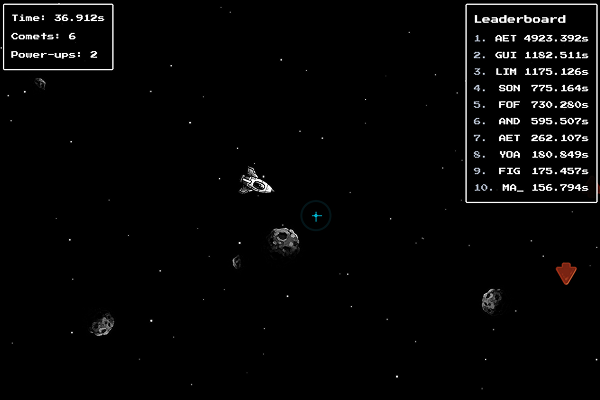Click LIM's leaderboard score row
Image resolution: width=600 pixels, height=400 pixels.
[x=531, y=71]
